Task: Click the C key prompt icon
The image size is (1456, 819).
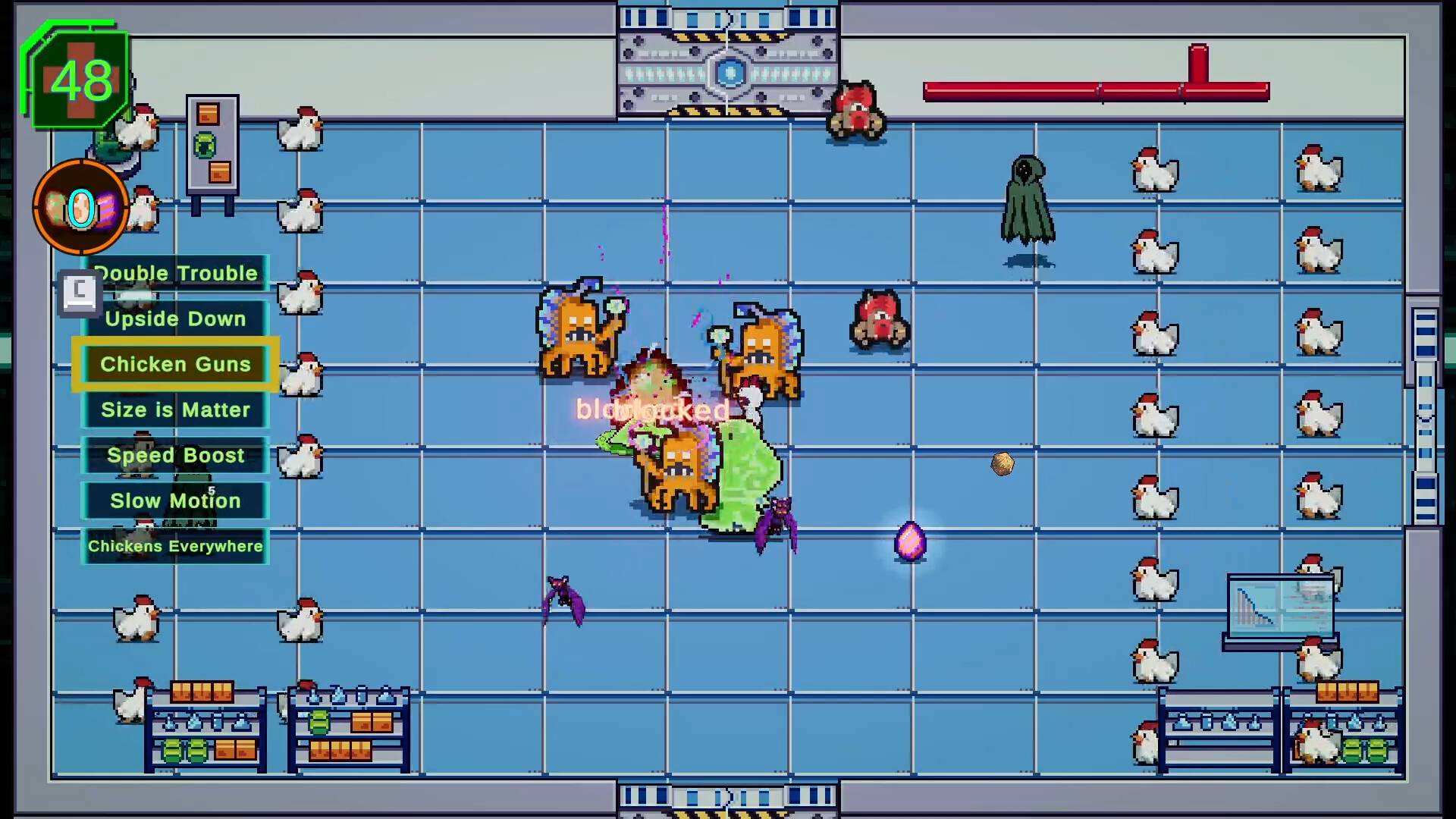Action: point(80,292)
